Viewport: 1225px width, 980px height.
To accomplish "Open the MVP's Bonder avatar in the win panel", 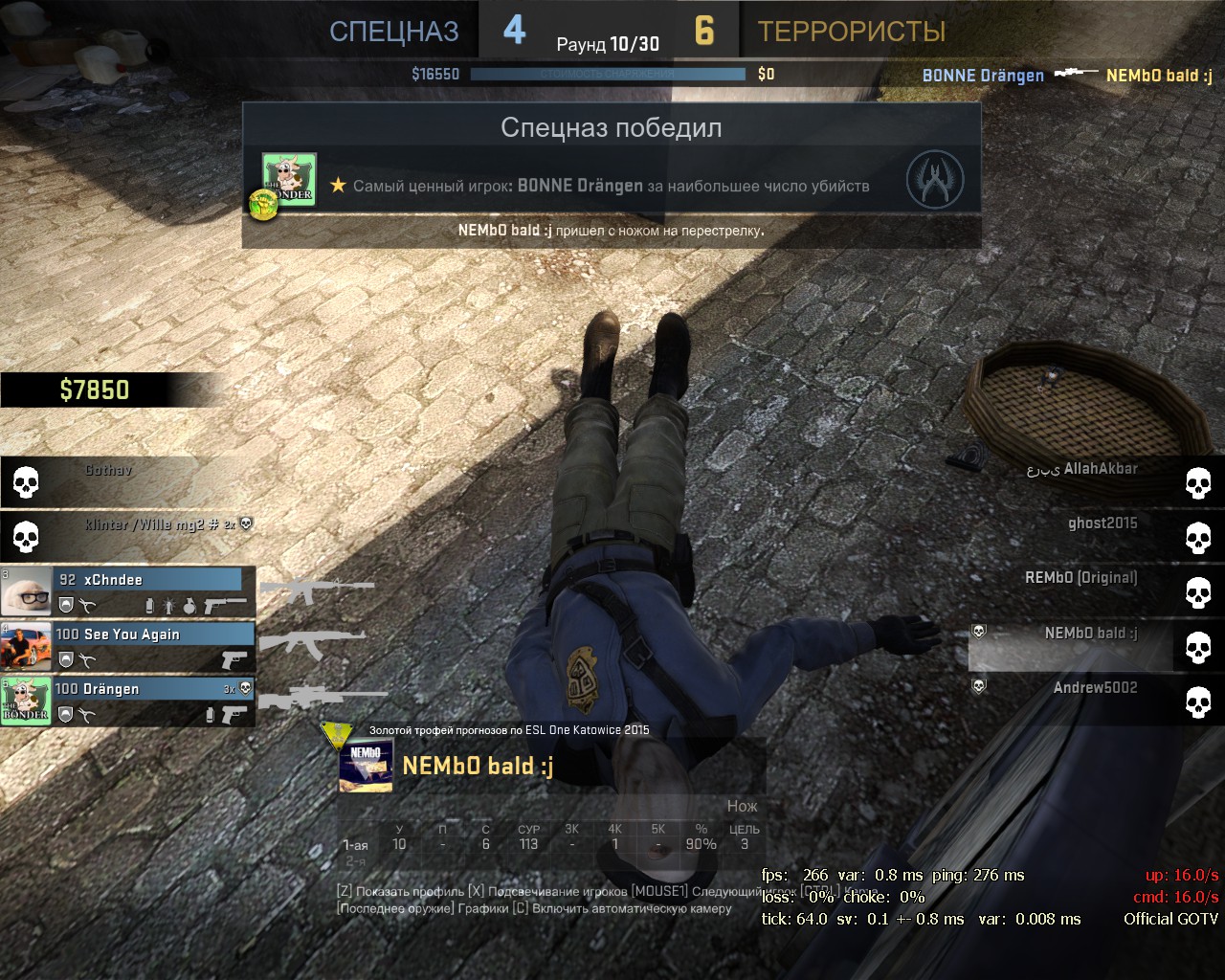I will [x=289, y=179].
